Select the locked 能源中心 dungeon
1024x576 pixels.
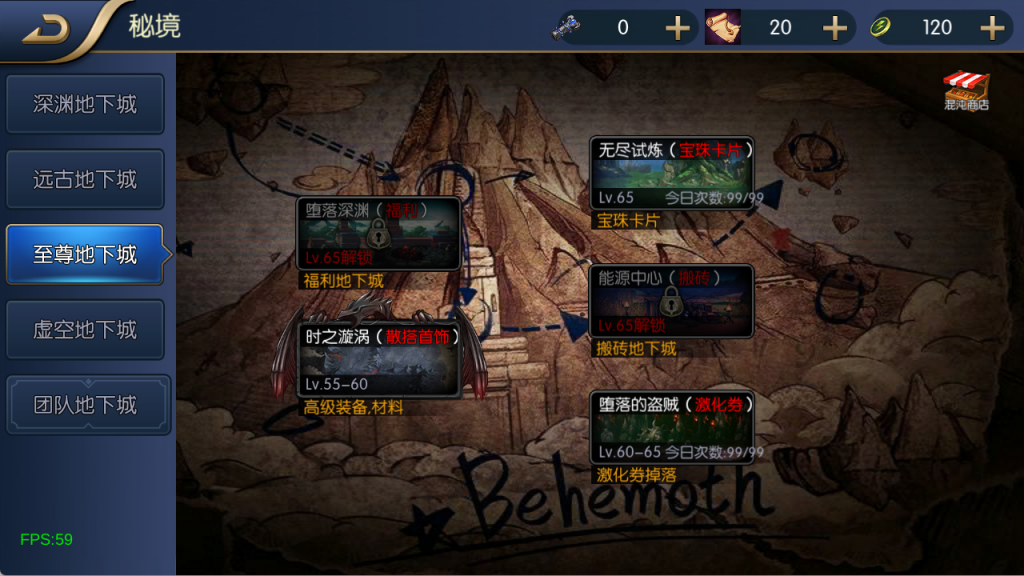click(671, 301)
